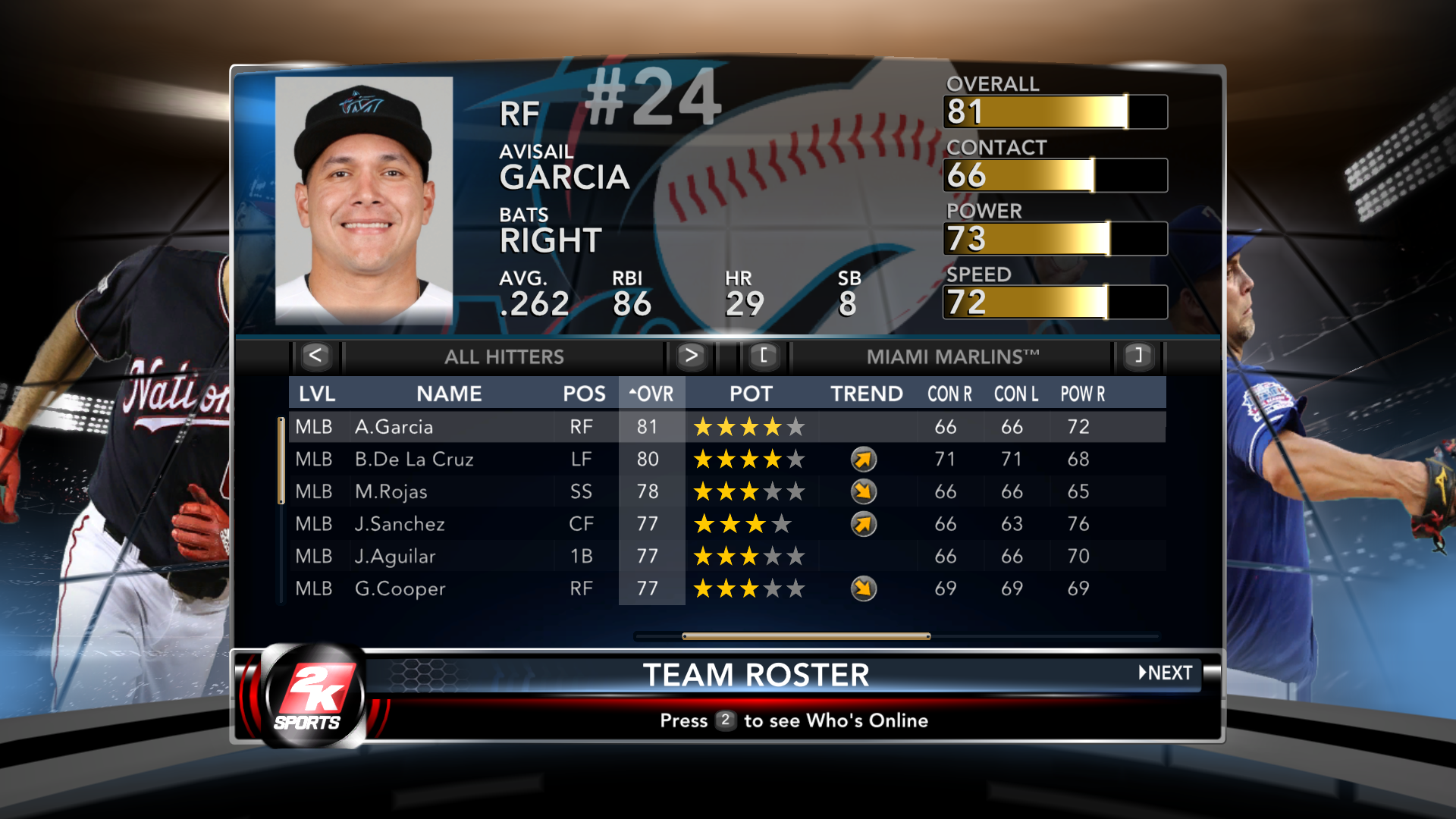This screenshot has width=1456, height=819.
Task: Select A.Garcia roster row
Action: tap(394, 427)
